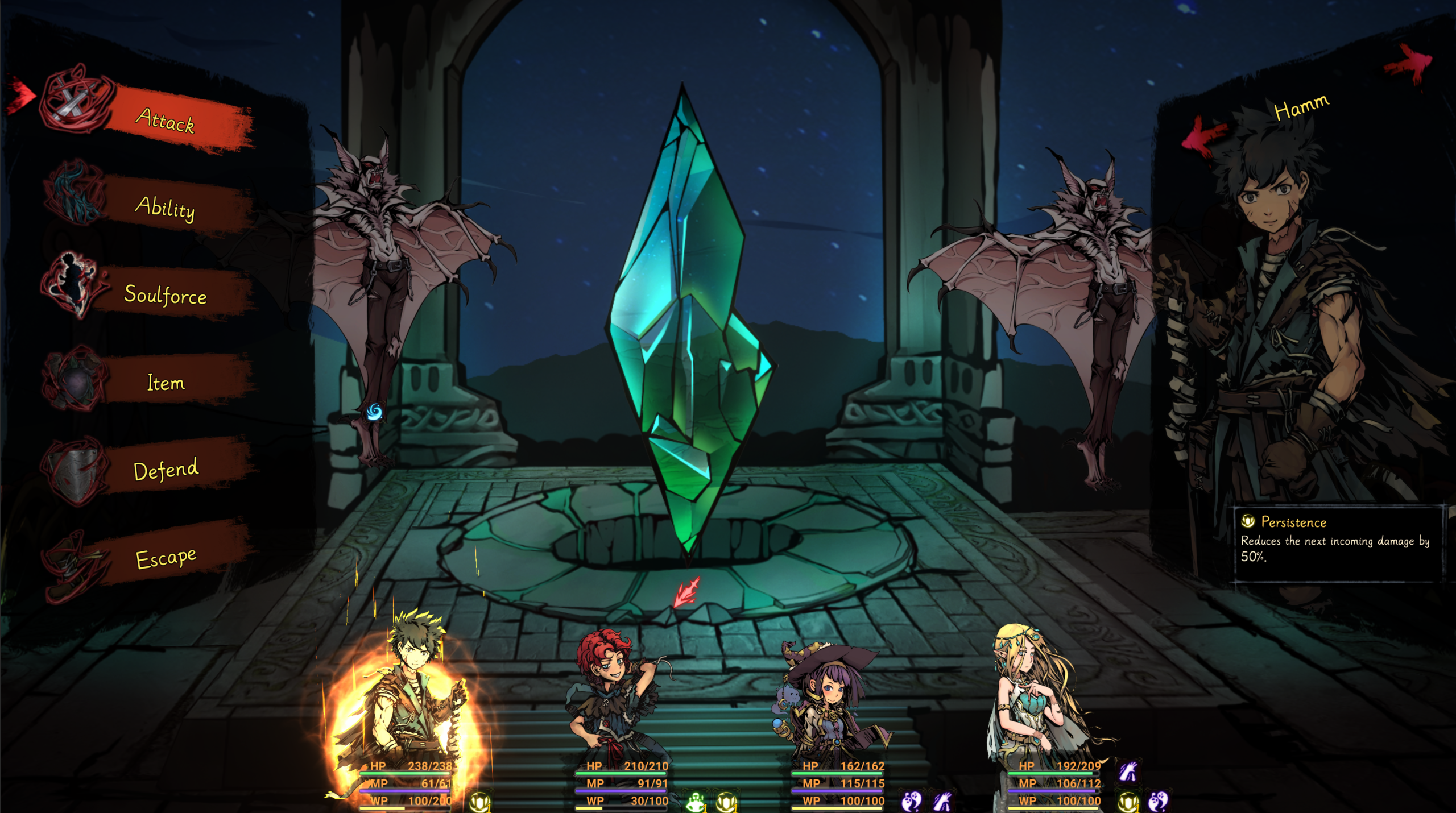Choose Defend for this turn
Screen dimensions: 1456x813
point(166,470)
